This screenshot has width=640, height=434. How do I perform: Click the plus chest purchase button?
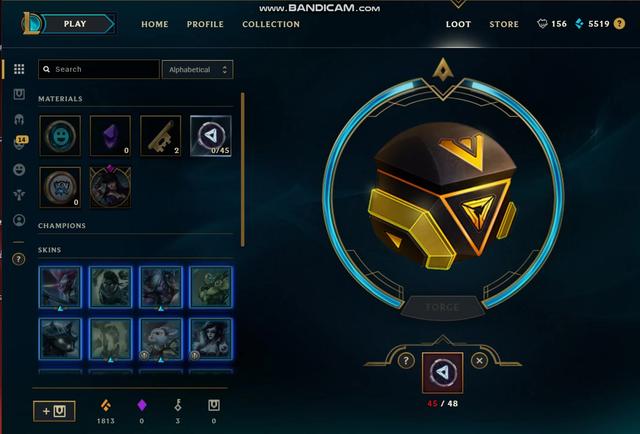(x=54, y=410)
